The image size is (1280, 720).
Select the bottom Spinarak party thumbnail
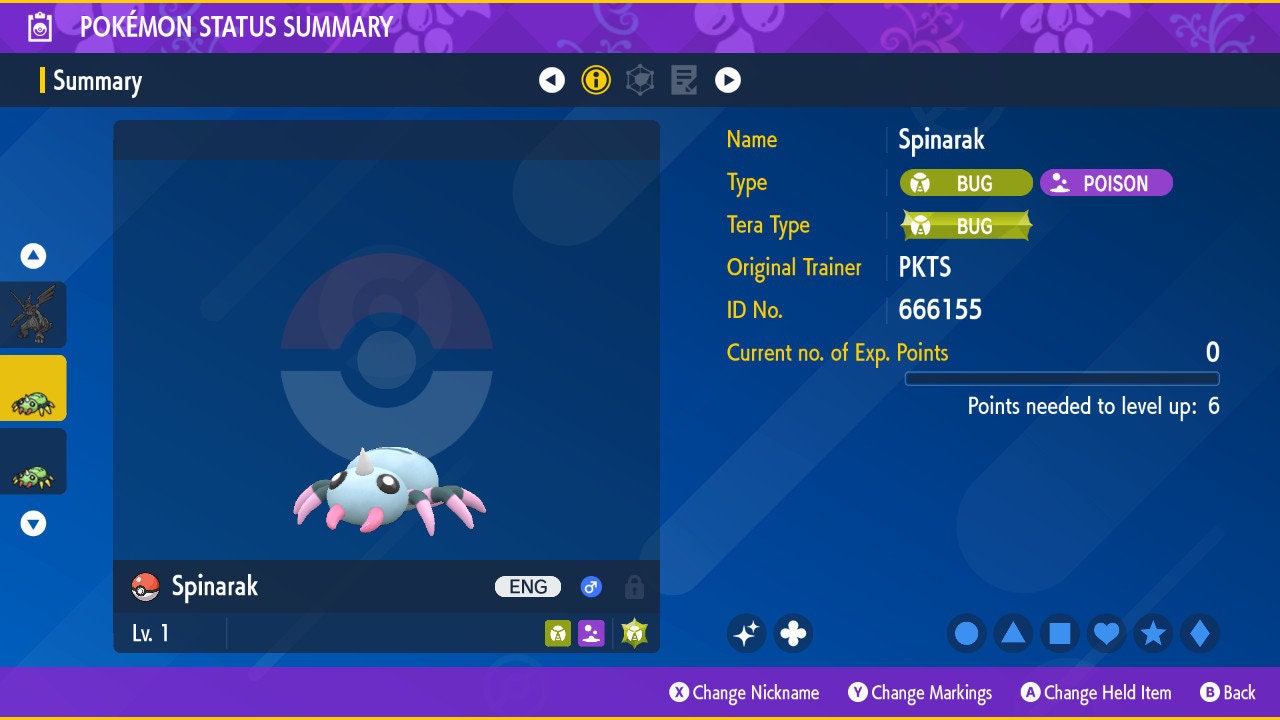33,462
